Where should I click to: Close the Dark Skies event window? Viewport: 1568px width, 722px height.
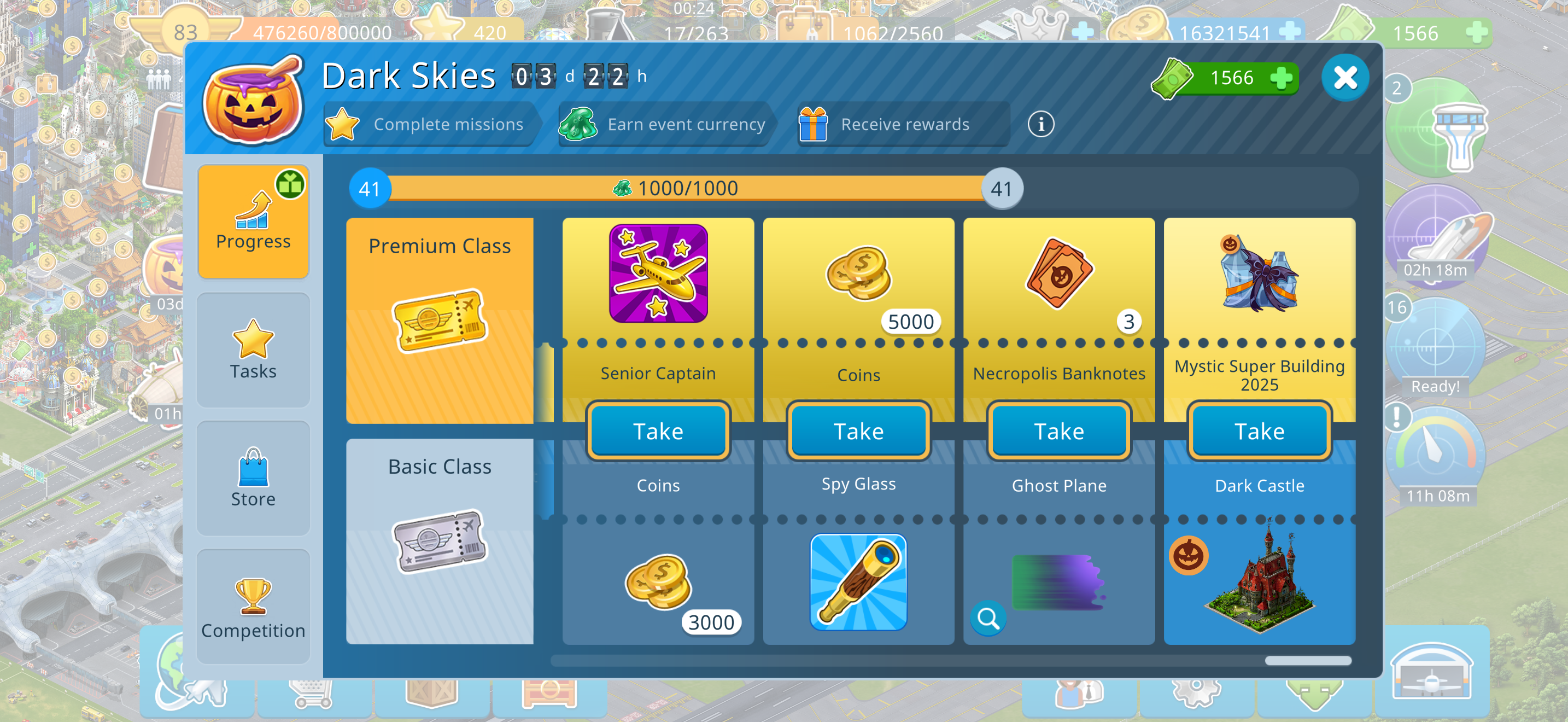pos(1344,78)
